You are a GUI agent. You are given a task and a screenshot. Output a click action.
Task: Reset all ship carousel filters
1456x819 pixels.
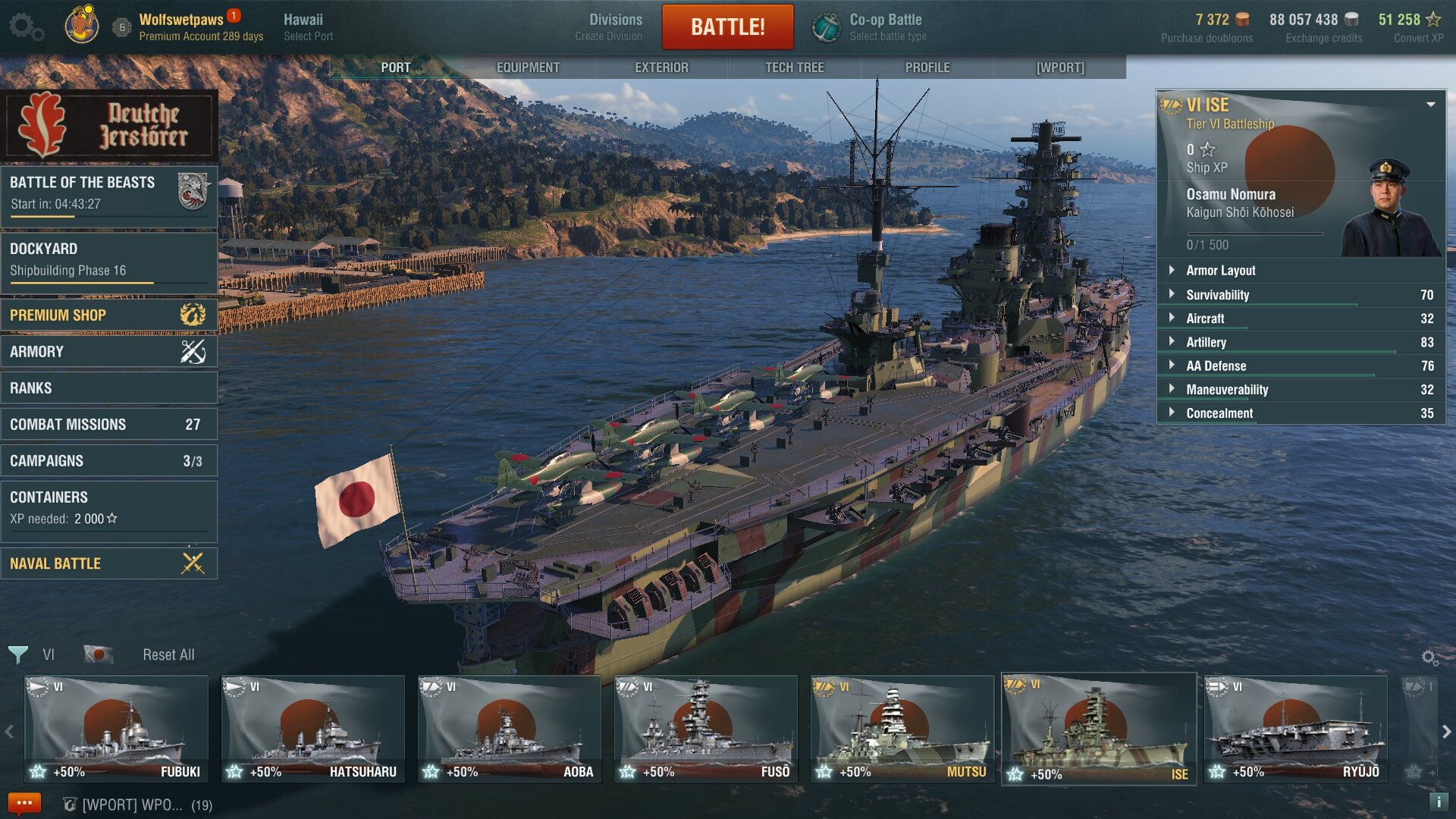pos(168,654)
